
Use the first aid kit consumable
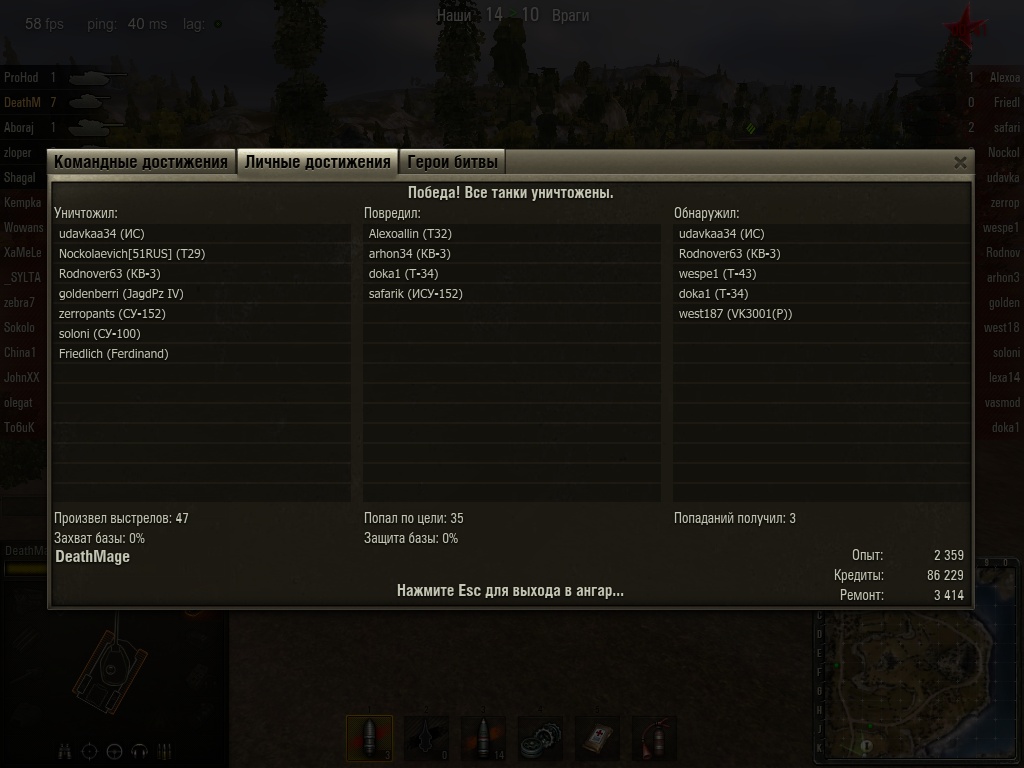[x=598, y=738]
